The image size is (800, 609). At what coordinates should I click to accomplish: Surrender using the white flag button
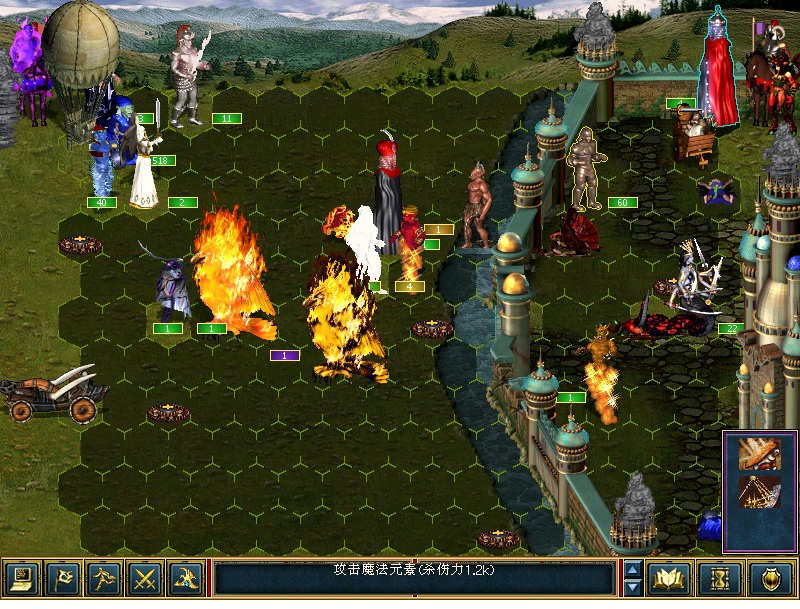62,578
